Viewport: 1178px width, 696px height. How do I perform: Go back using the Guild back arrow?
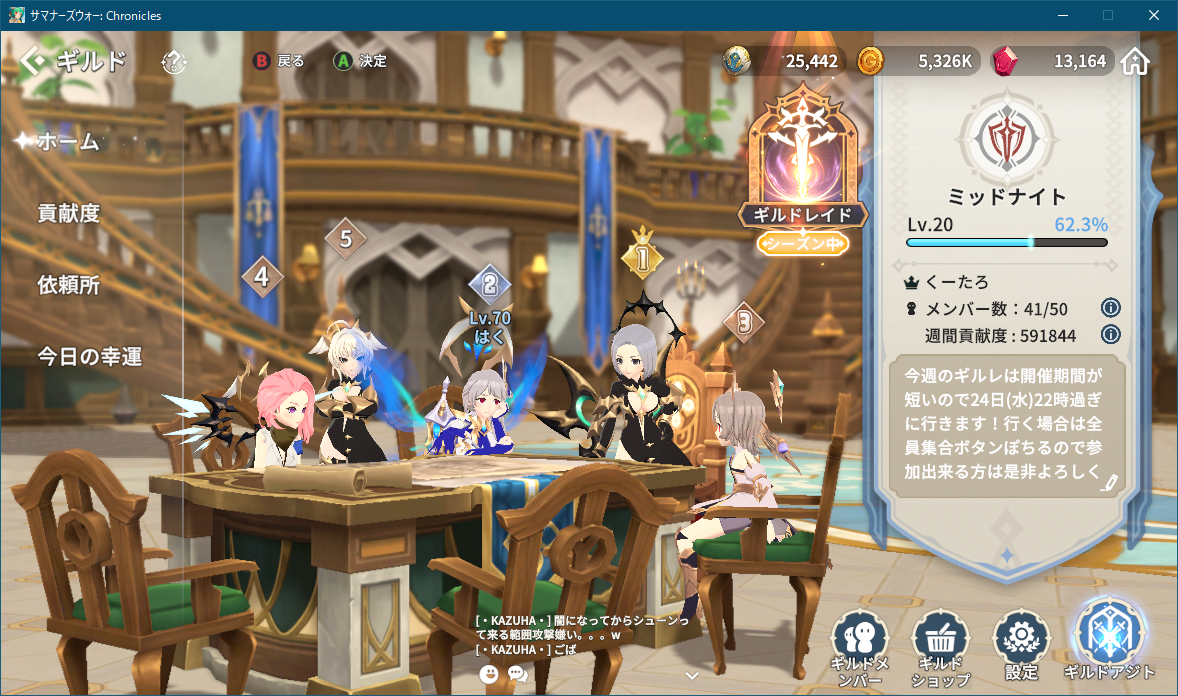pos(32,62)
